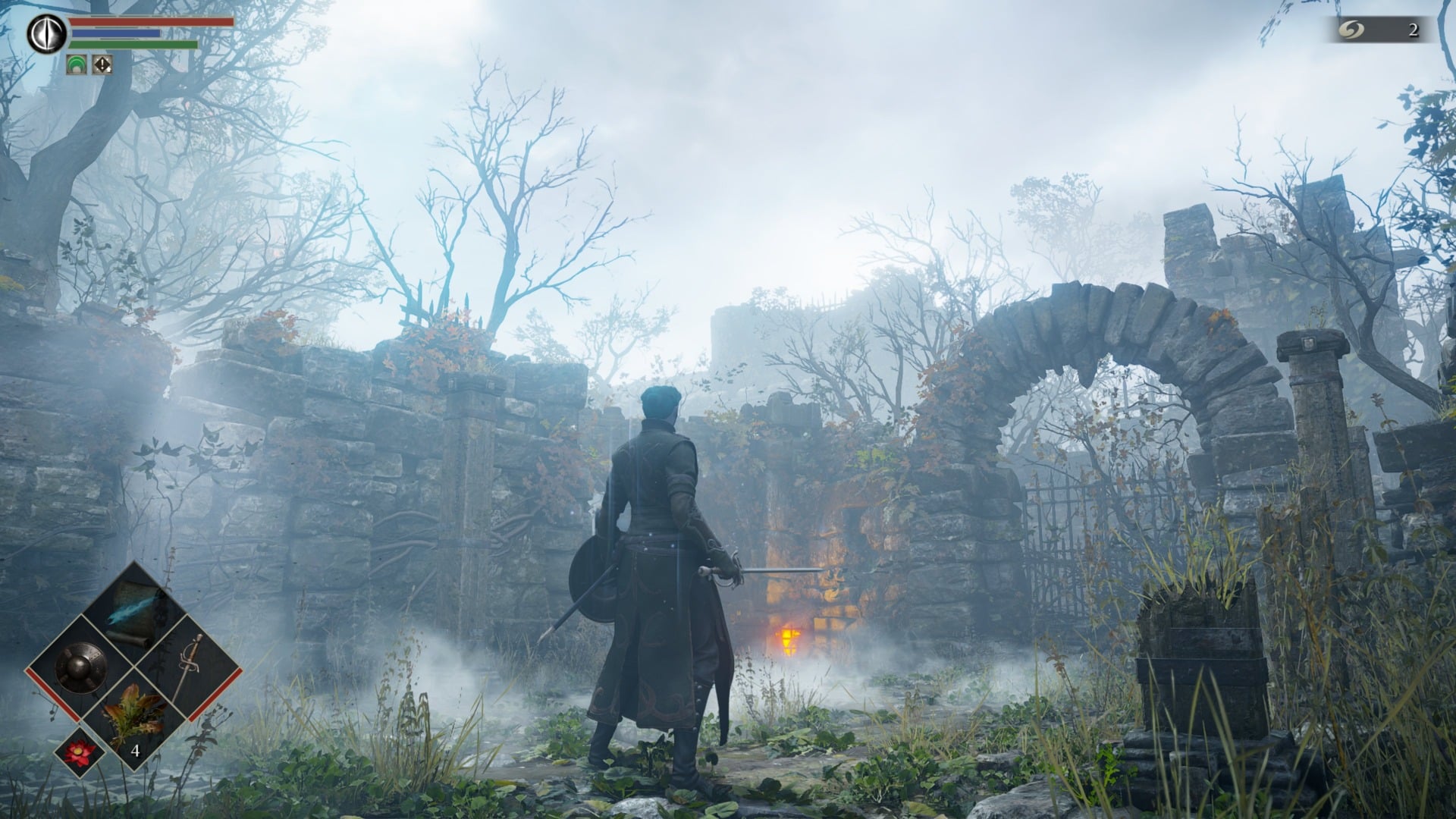Expand the buff icons row under the bars
Image resolution: width=1456 pixels, height=819 pixels.
click(x=89, y=65)
